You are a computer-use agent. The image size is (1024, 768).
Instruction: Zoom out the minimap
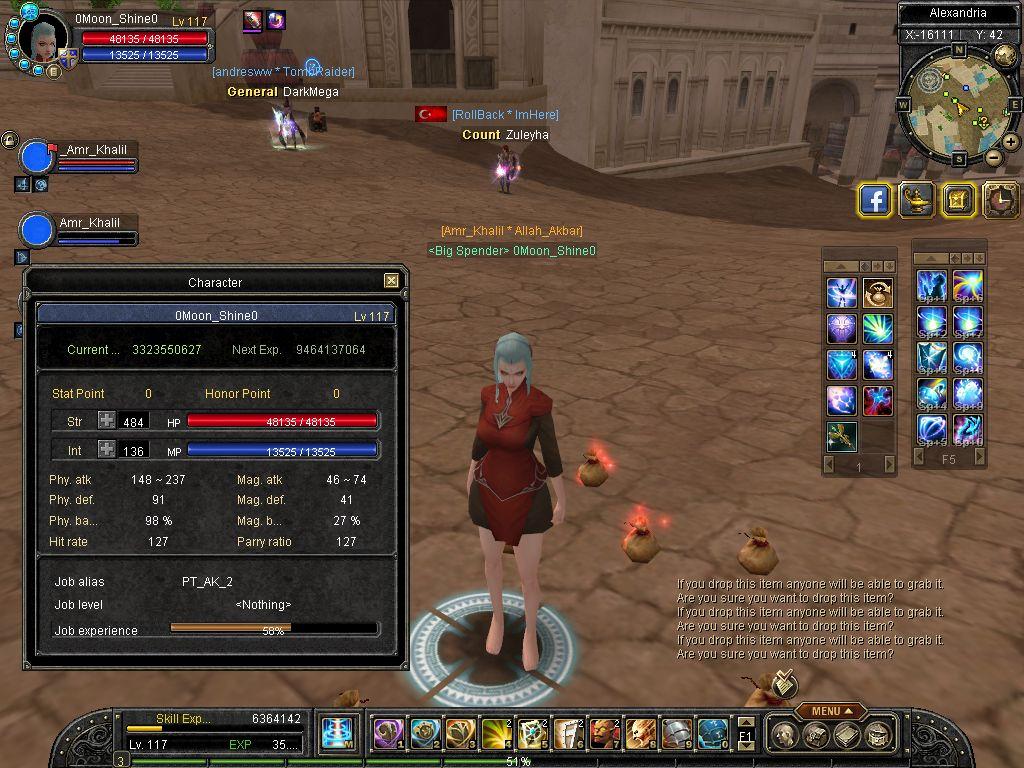(993, 158)
